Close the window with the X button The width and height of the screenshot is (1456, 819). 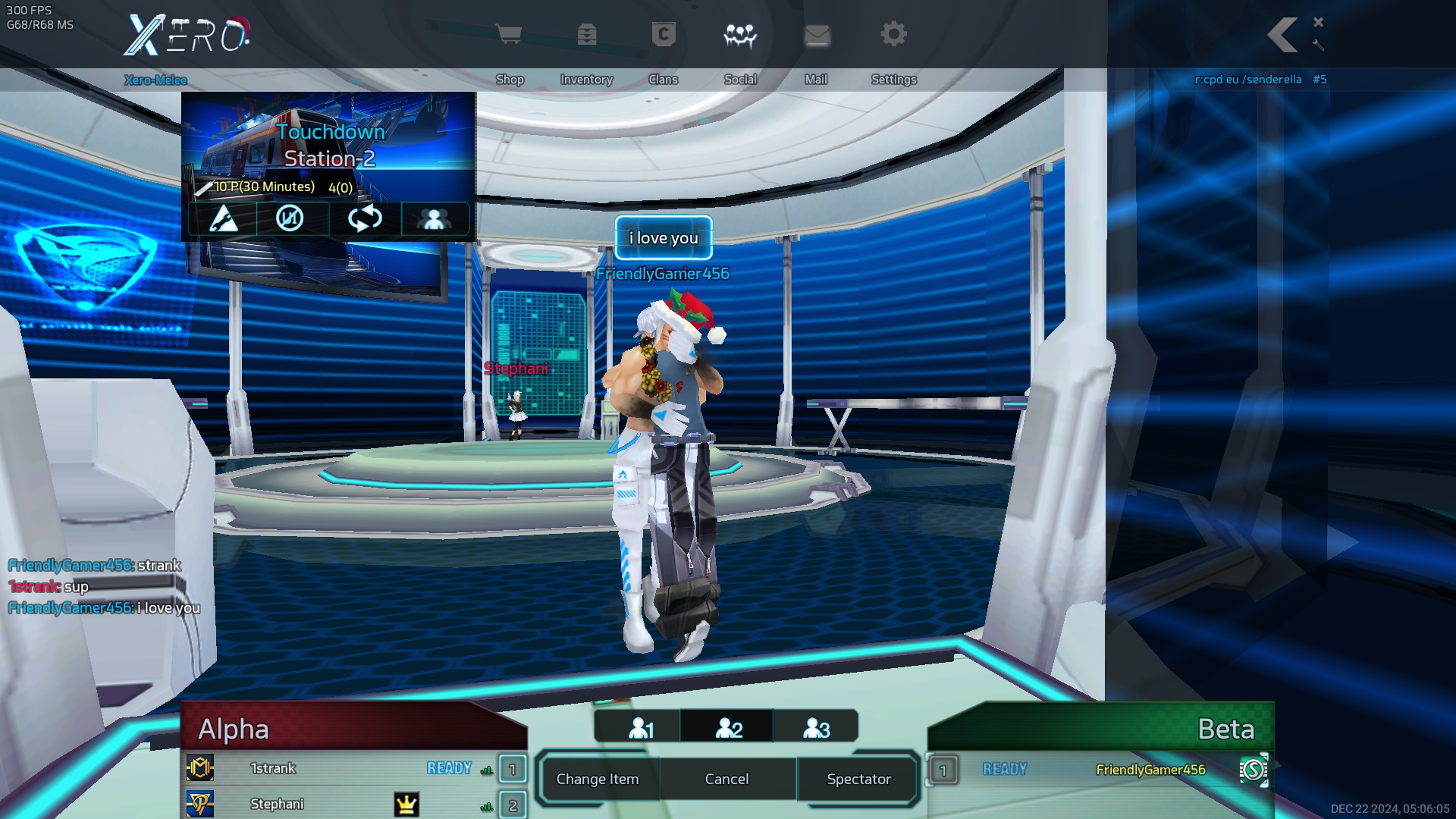pos(1319,22)
